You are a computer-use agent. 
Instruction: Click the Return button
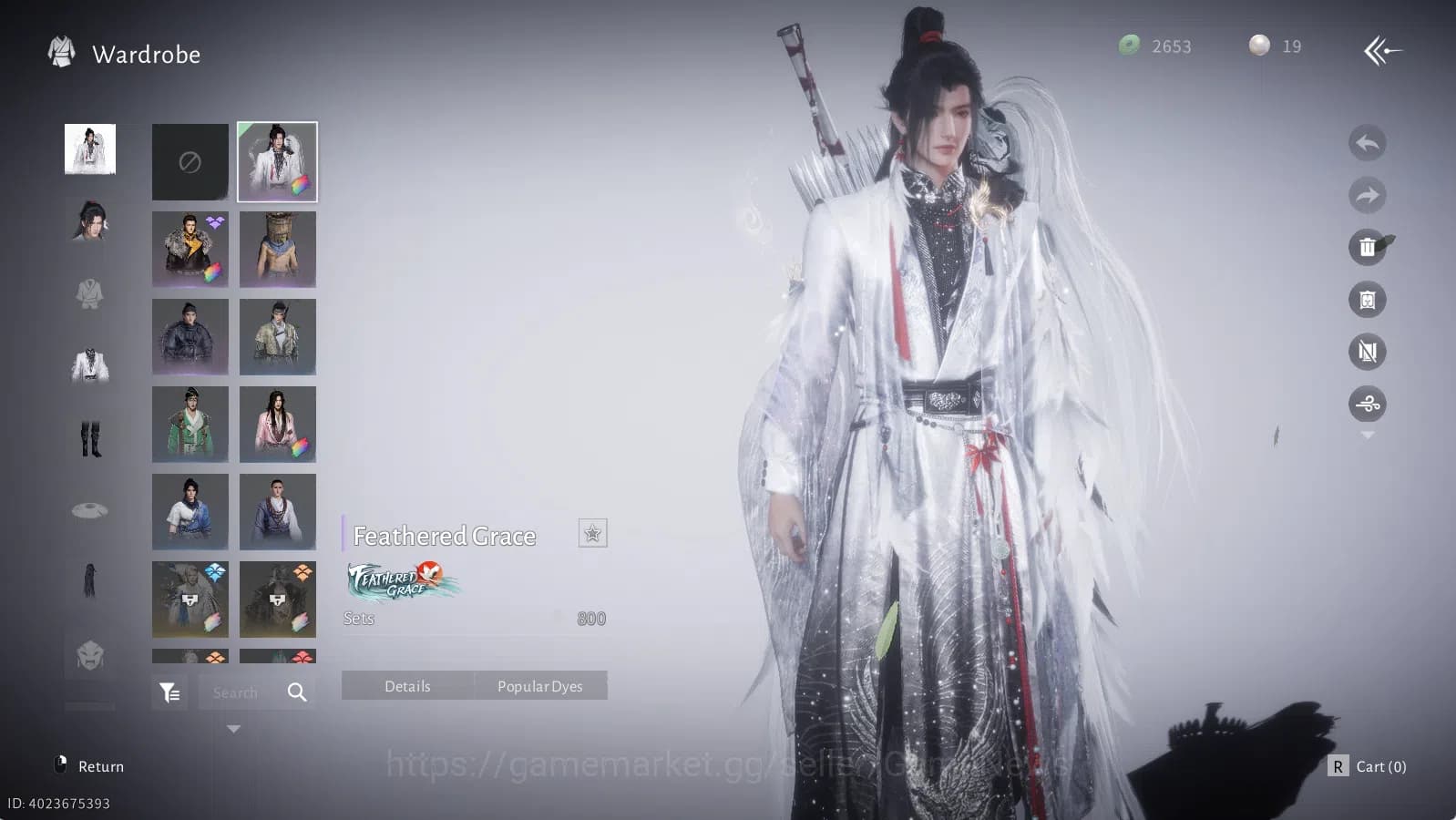tap(100, 766)
